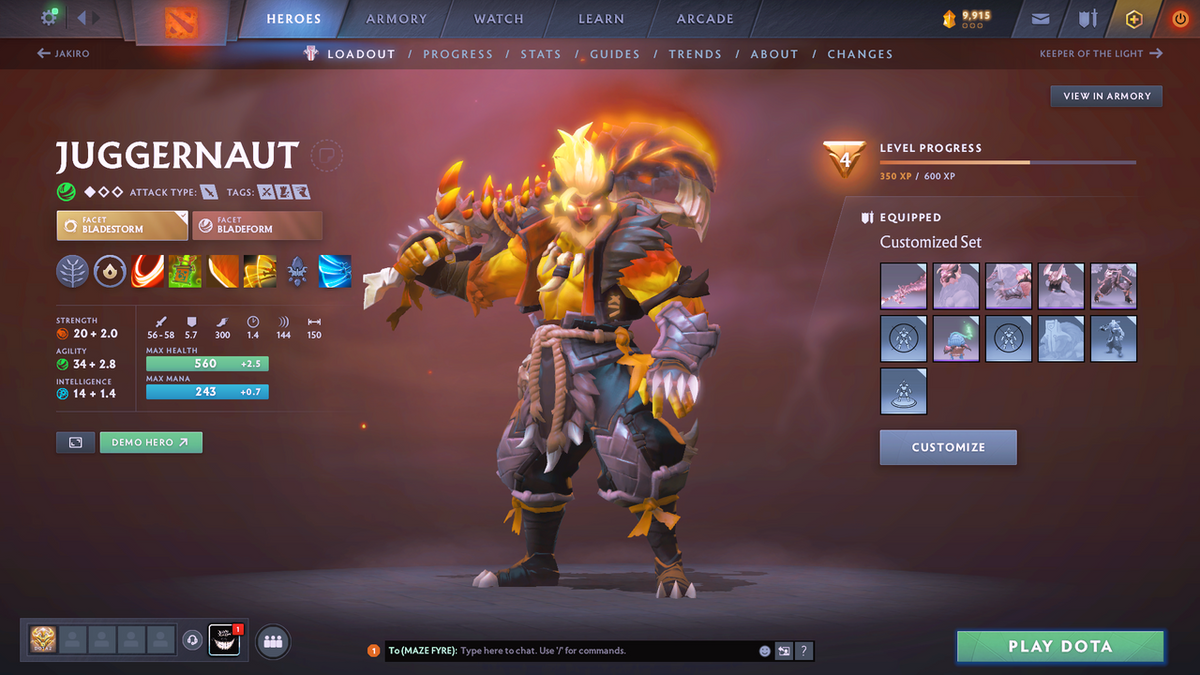Switch to the Armory tab

tap(396, 19)
